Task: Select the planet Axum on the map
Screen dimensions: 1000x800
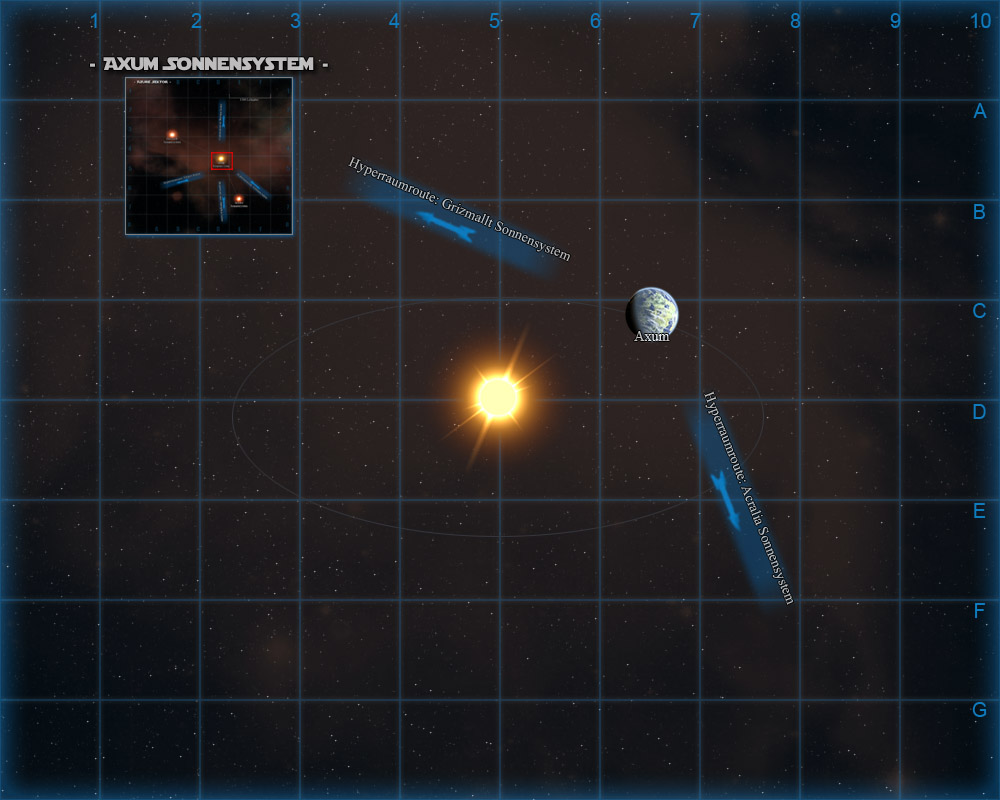Action: [652, 311]
